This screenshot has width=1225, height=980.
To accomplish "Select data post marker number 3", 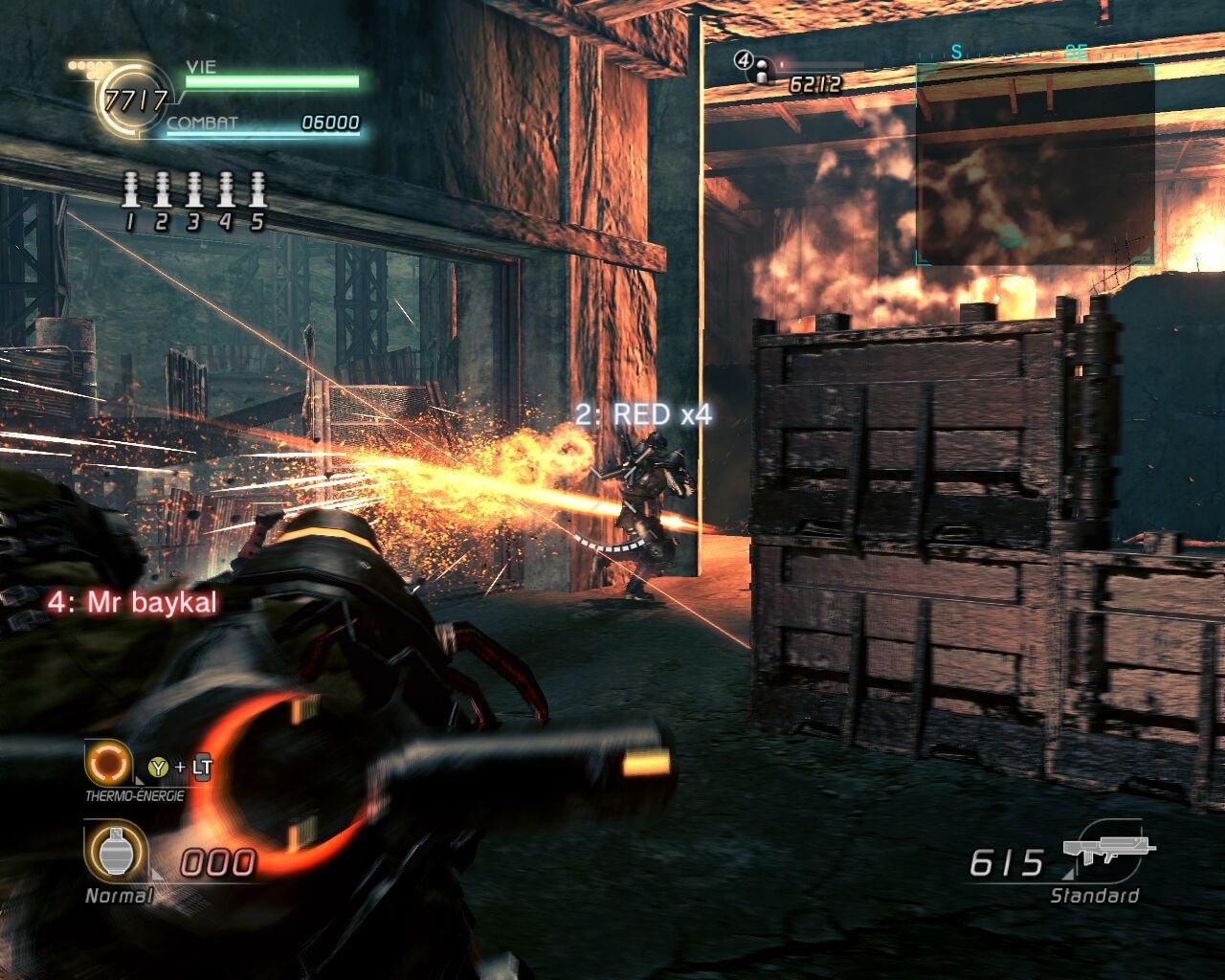I will [194, 189].
